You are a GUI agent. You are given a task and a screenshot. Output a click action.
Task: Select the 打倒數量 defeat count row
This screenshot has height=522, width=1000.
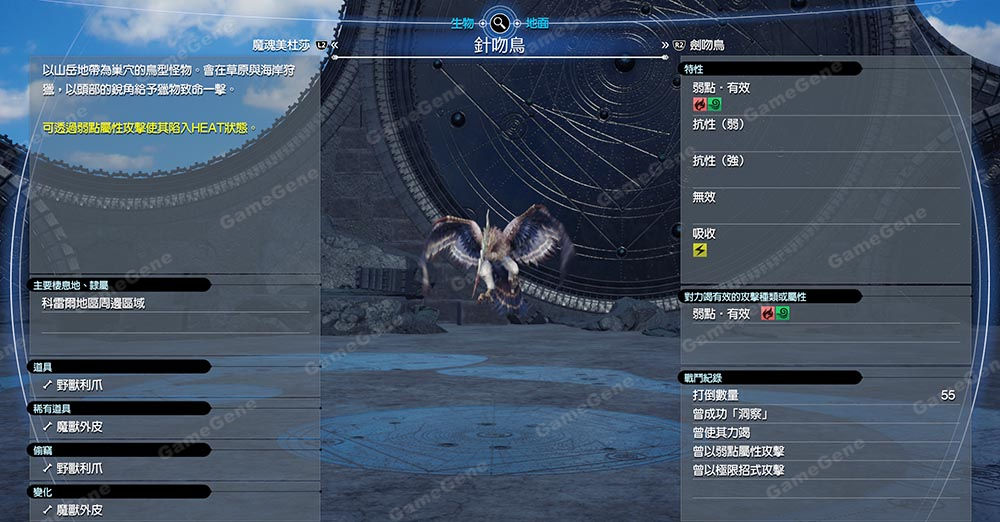820,396
